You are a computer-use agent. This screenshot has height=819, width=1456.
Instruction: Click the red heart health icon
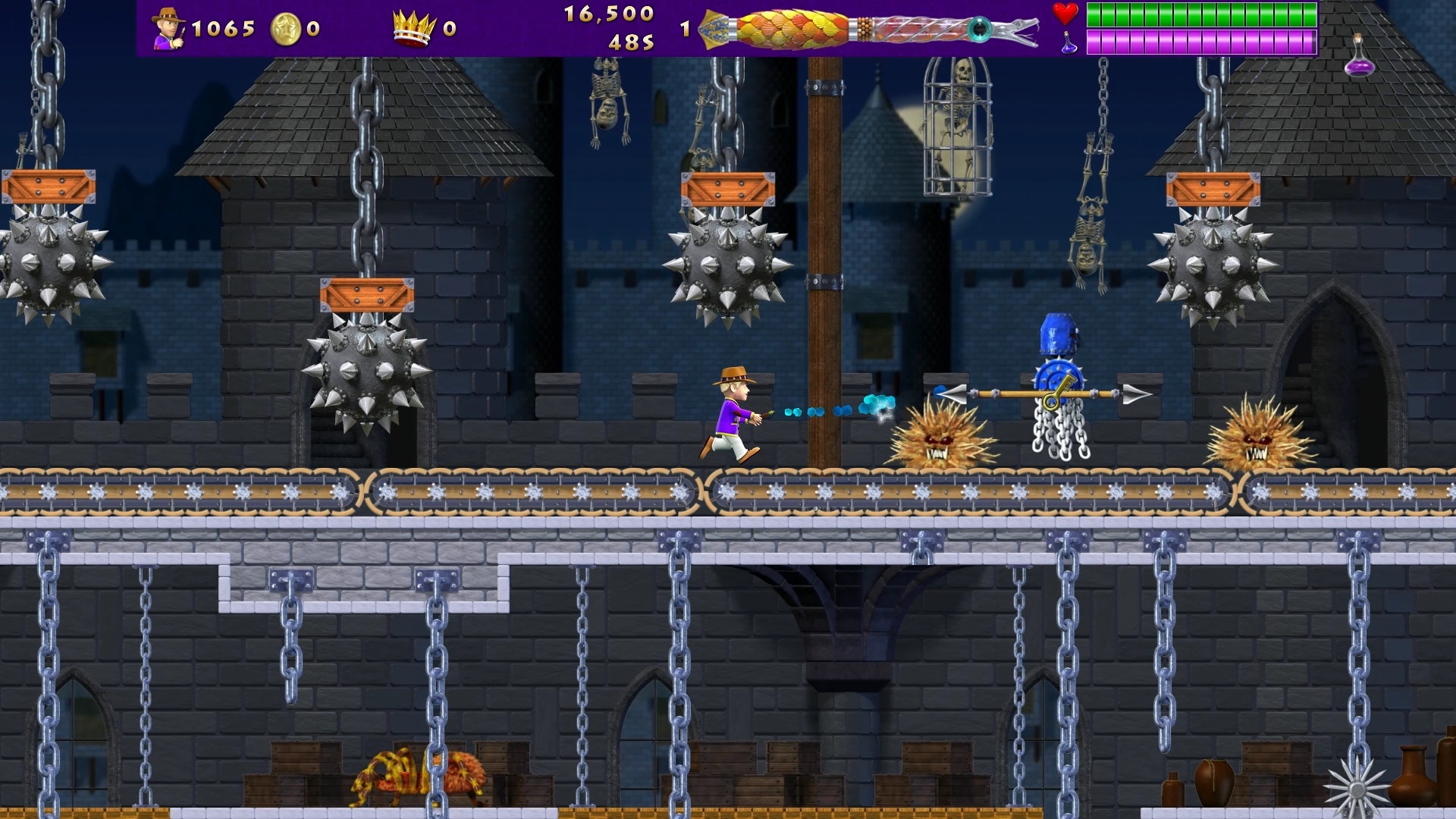point(1065,14)
